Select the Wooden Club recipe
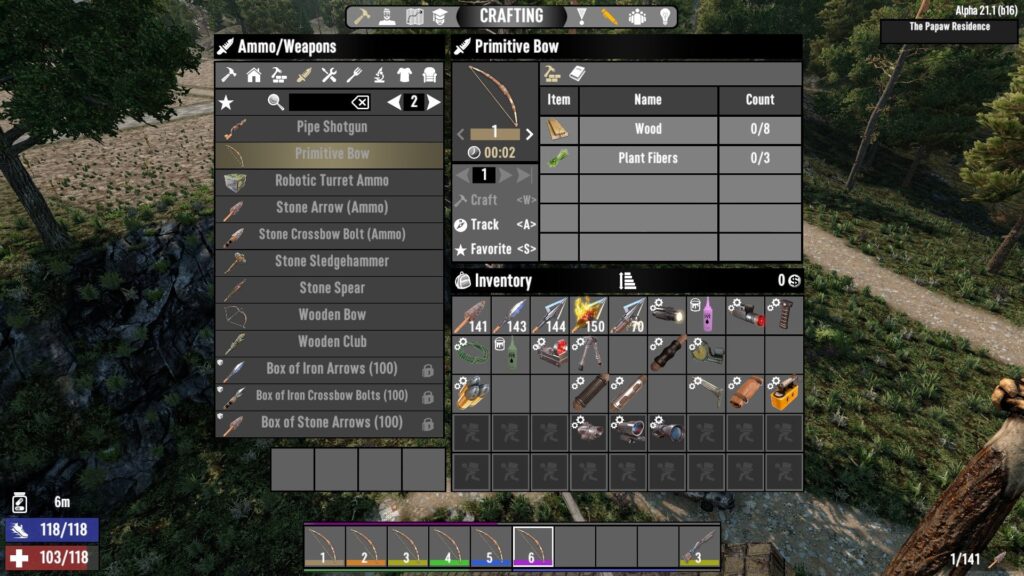1024x576 pixels. coord(331,342)
